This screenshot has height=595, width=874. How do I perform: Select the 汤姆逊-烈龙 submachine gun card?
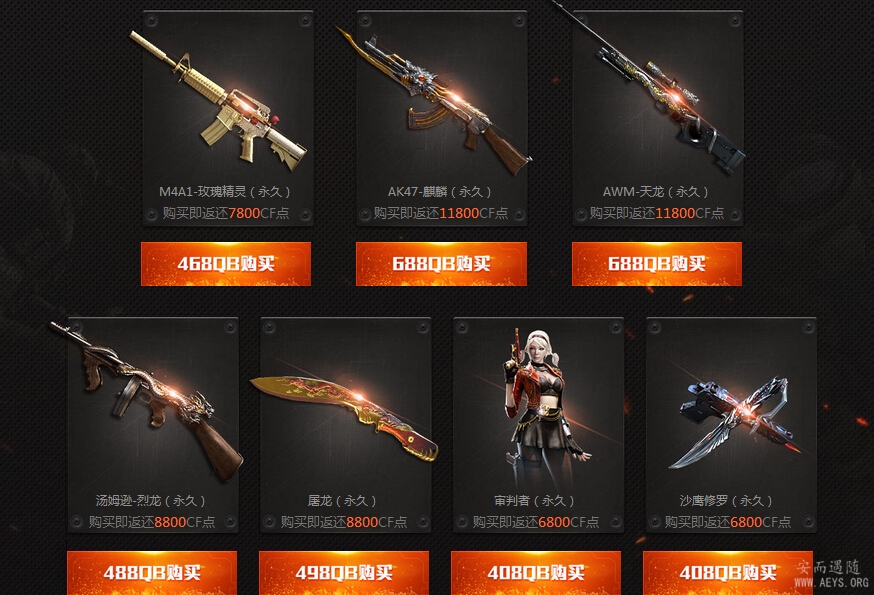point(152,425)
